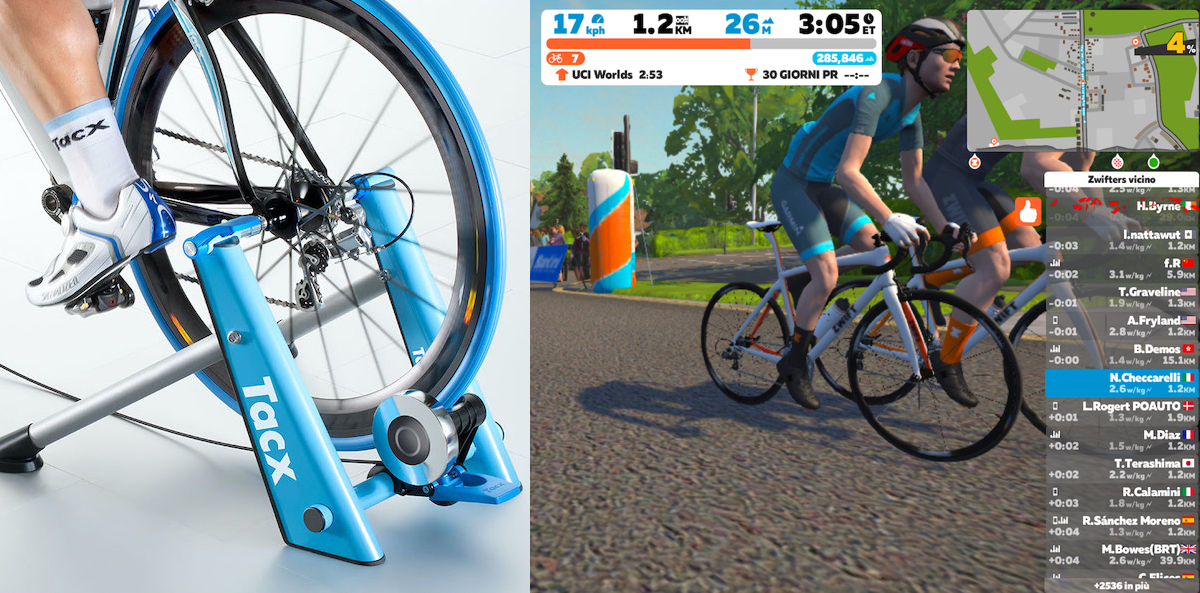
Task: Expand the '+2536 in più' riders footer
Action: [x=1121, y=586]
